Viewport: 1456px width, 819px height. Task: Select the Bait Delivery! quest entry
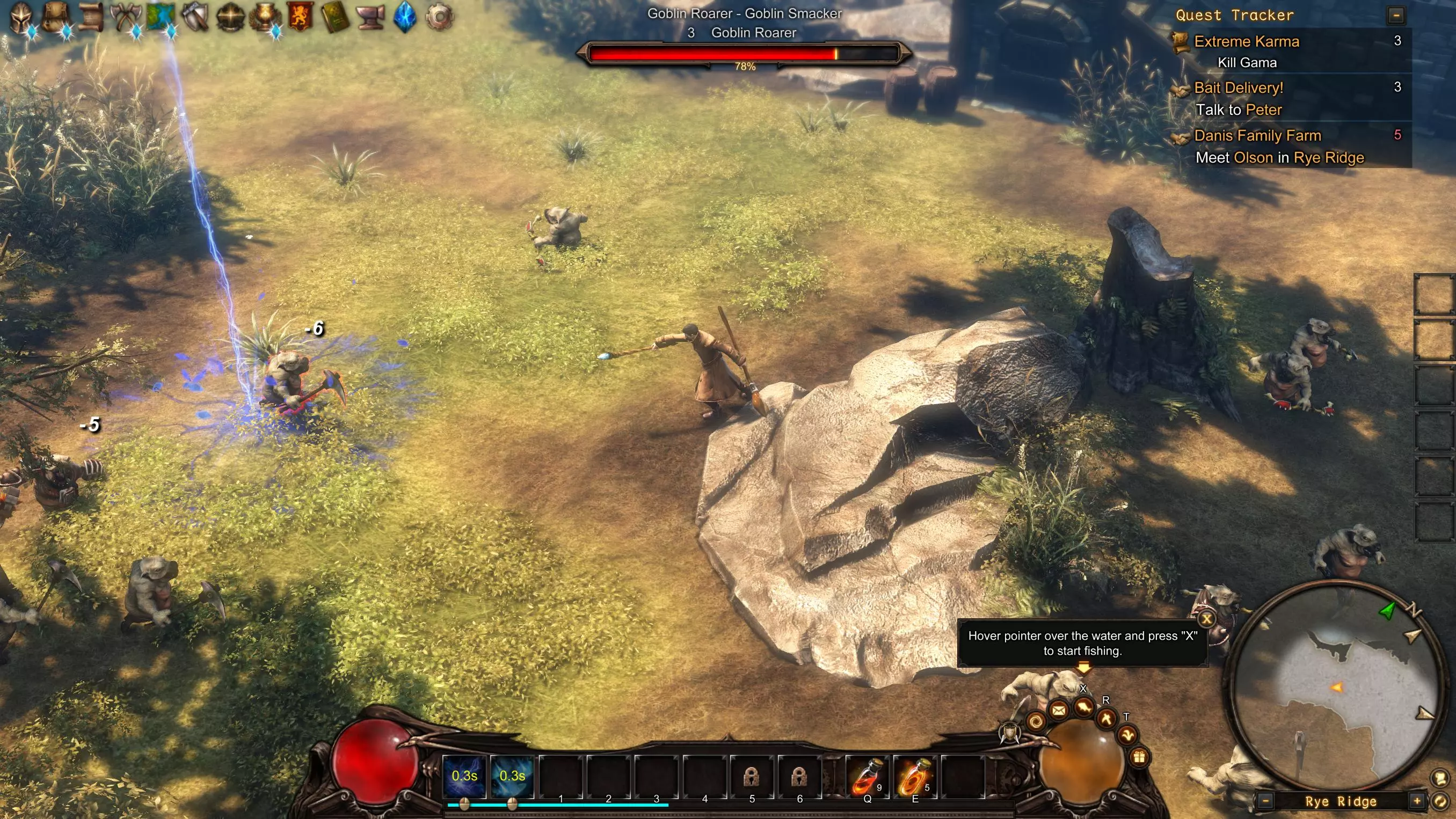pyautogui.click(x=1239, y=87)
